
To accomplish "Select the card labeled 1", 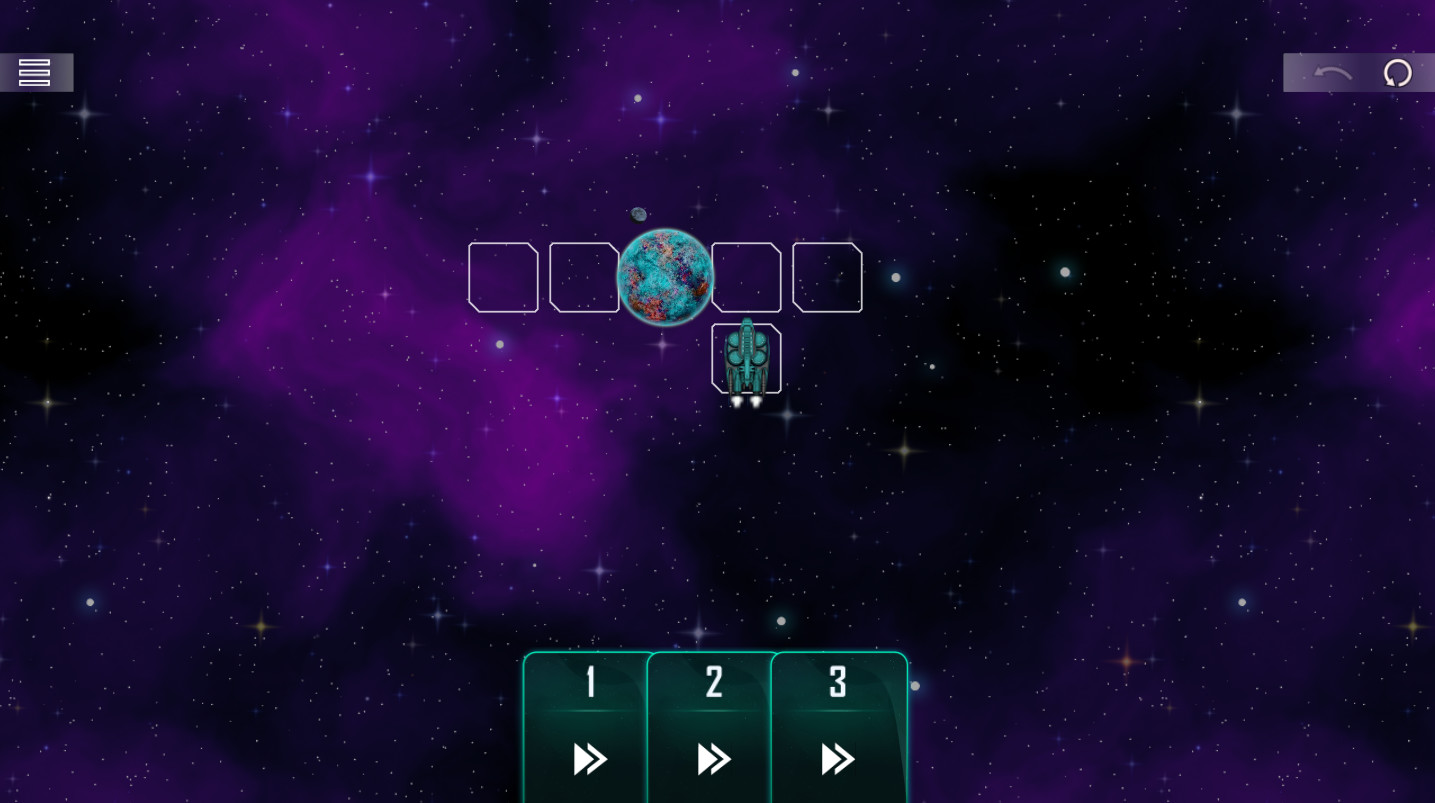I will click(x=588, y=730).
